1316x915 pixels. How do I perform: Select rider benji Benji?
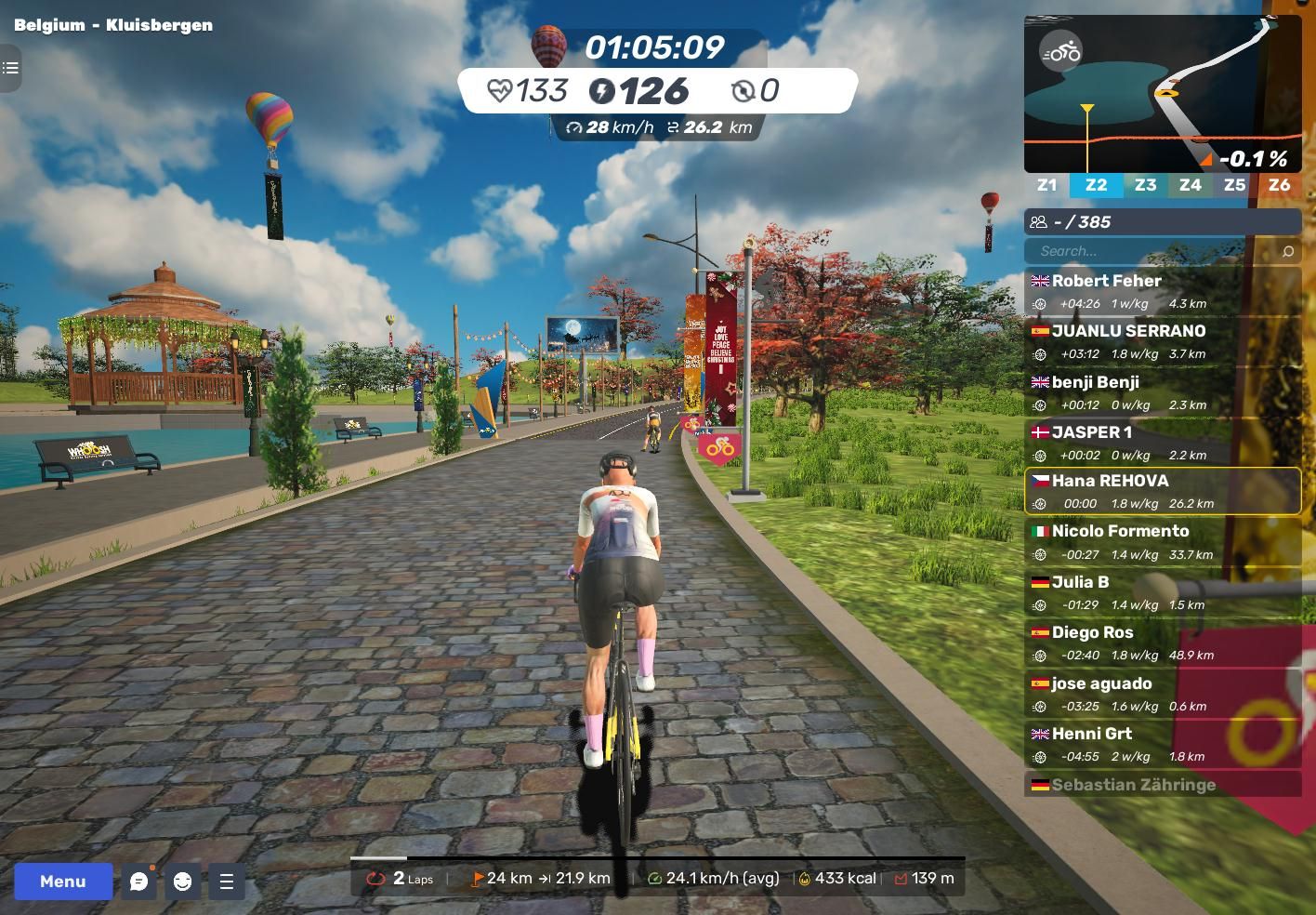tap(1162, 392)
